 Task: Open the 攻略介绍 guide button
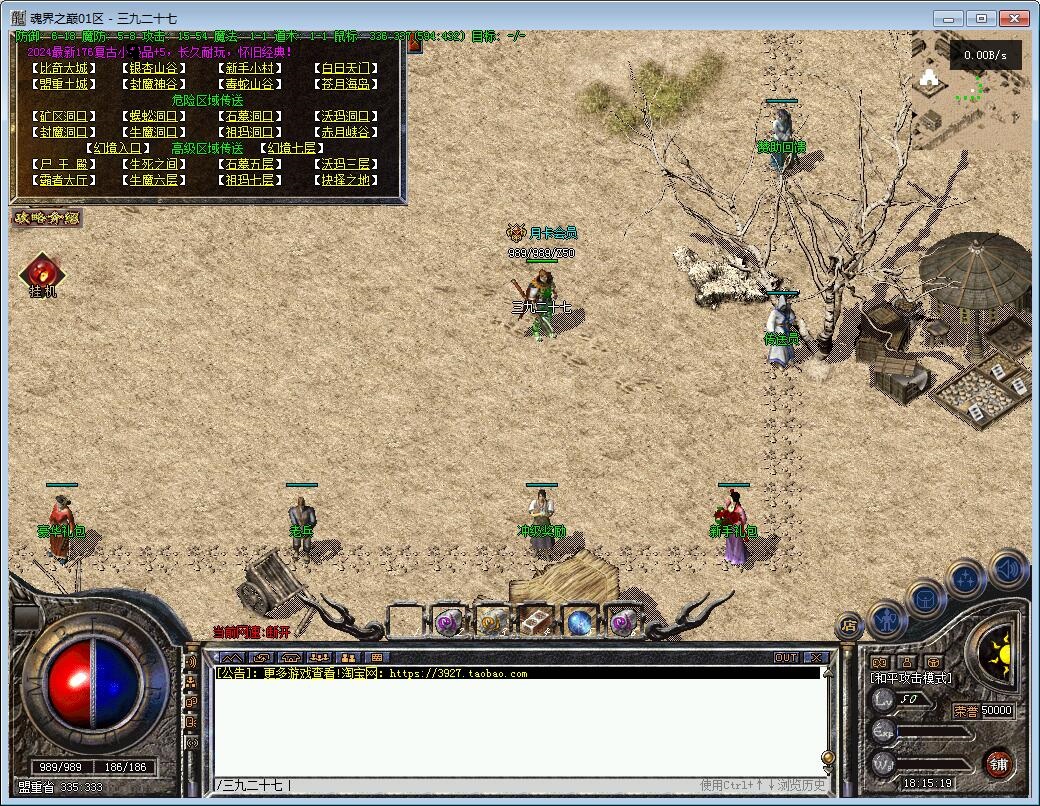point(46,217)
